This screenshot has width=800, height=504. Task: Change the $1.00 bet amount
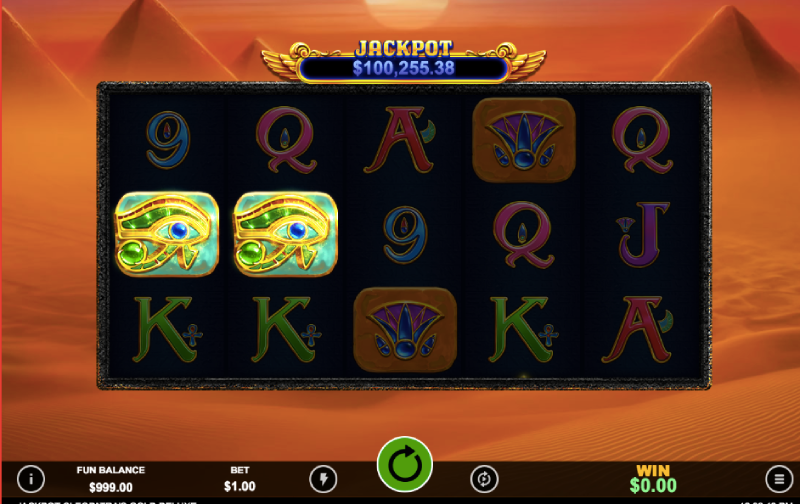240,479
